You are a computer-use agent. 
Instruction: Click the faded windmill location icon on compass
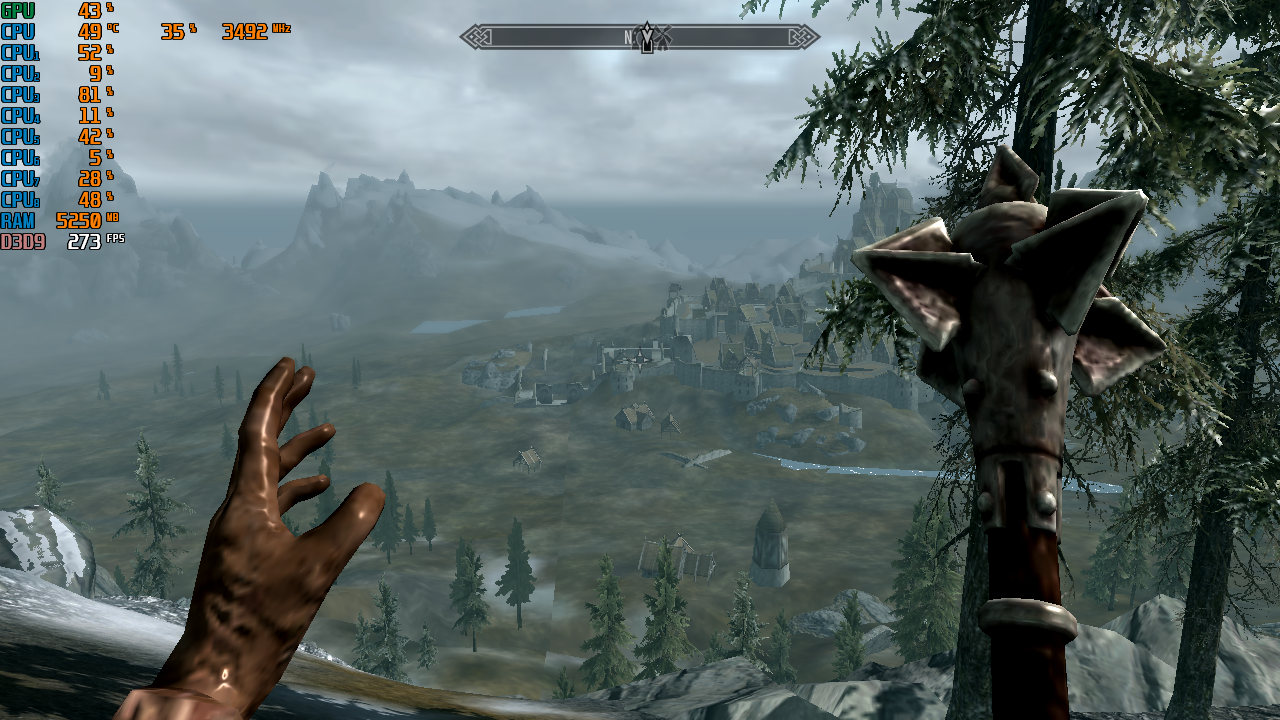point(665,37)
